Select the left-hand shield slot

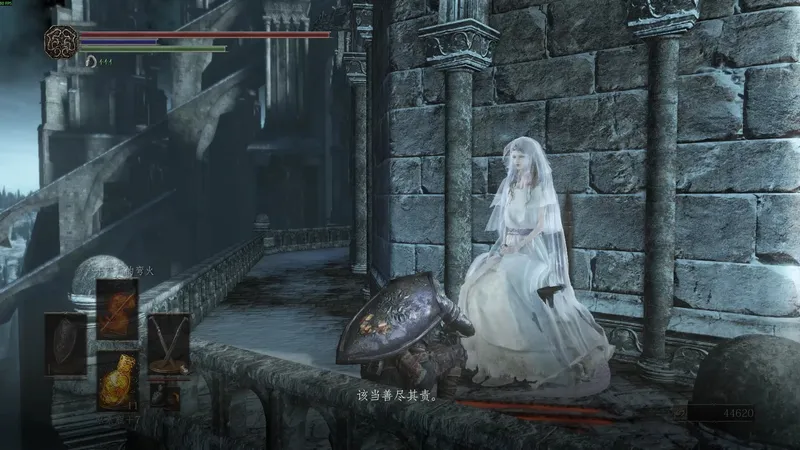click(66, 343)
